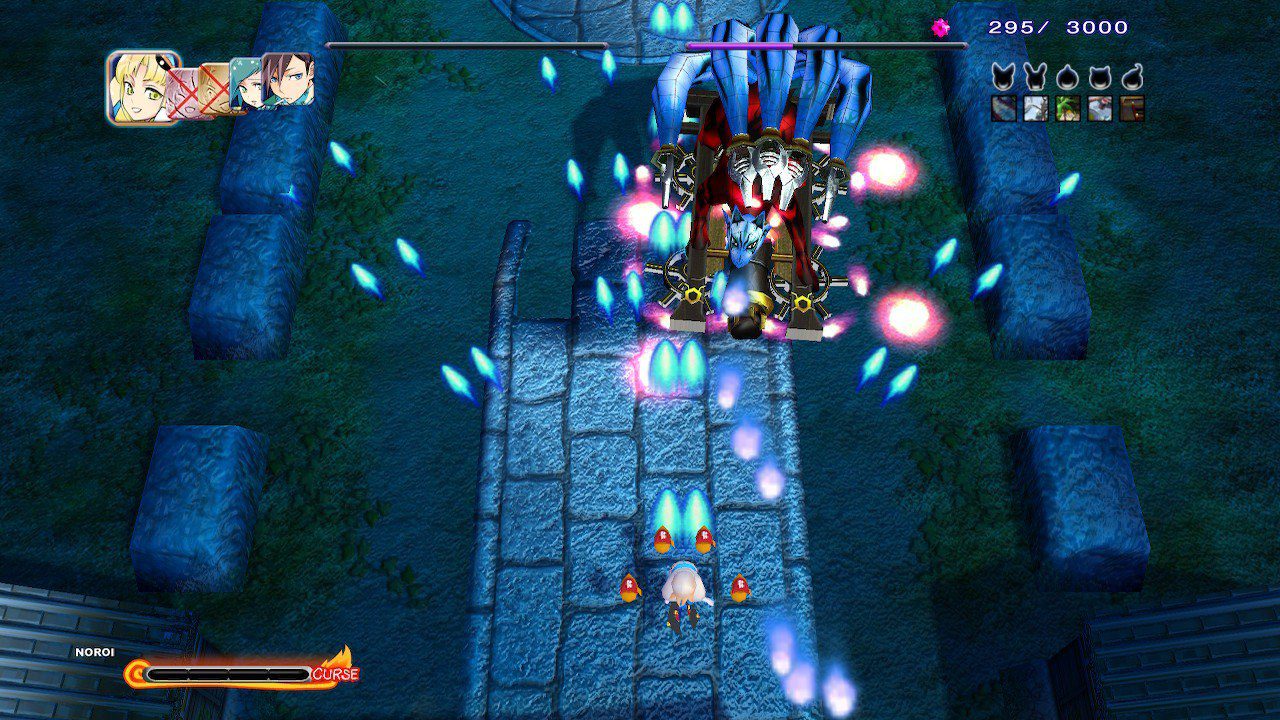Select the brown-haired character portrait

290,80
